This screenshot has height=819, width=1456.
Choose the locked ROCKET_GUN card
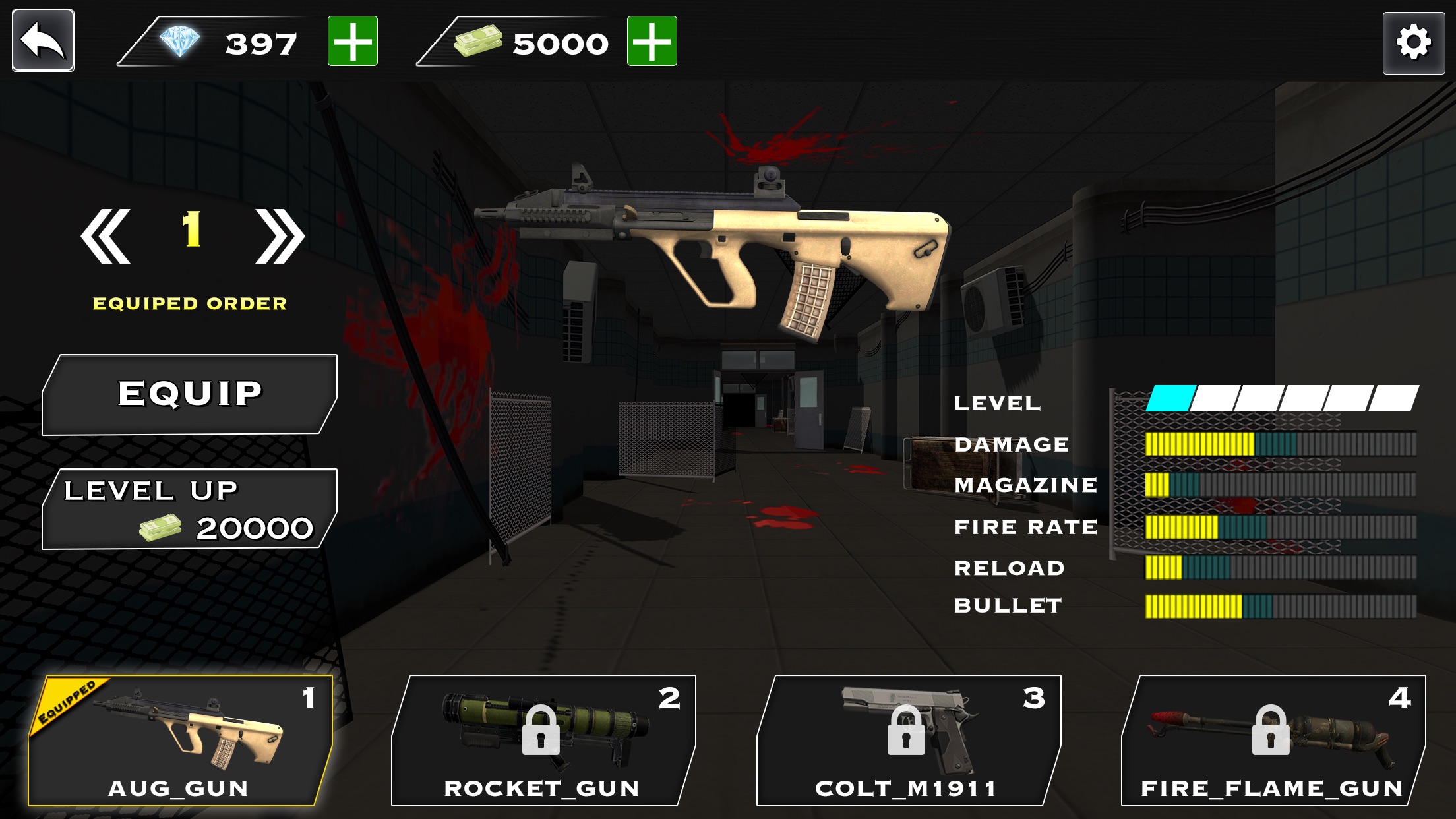542,740
